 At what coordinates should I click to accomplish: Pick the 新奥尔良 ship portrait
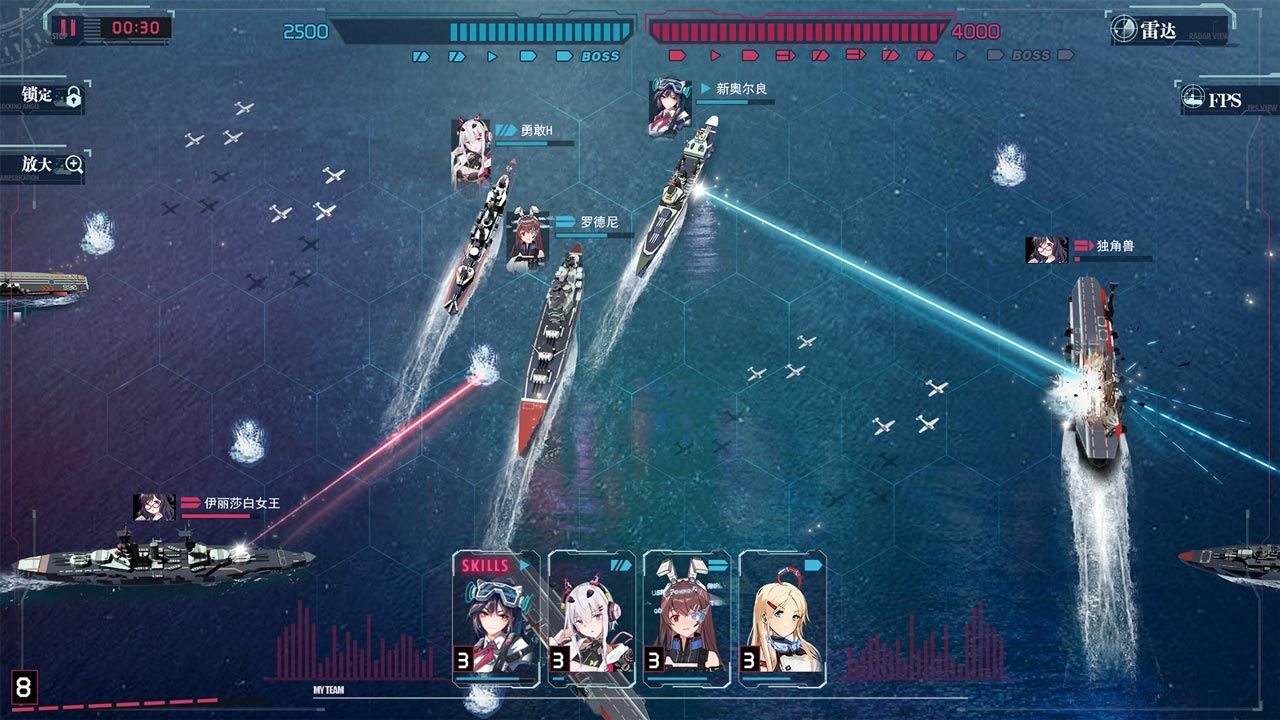pyautogui.click(x=670, y=106)
